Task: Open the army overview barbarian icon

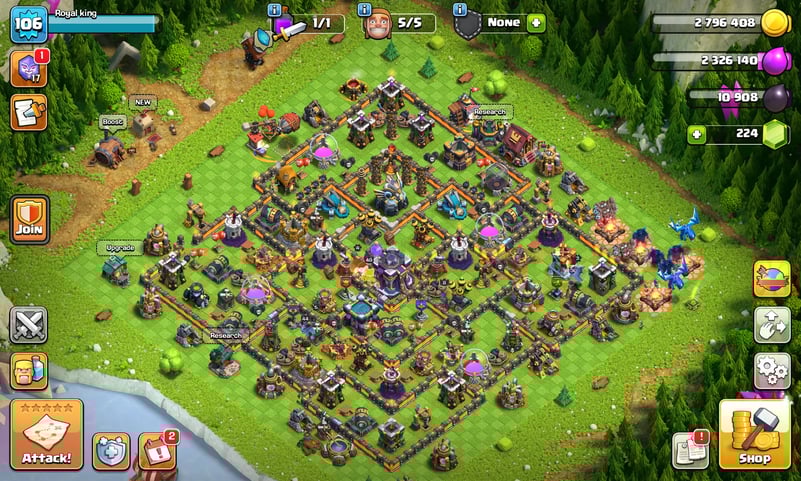Action: (28, 371)
